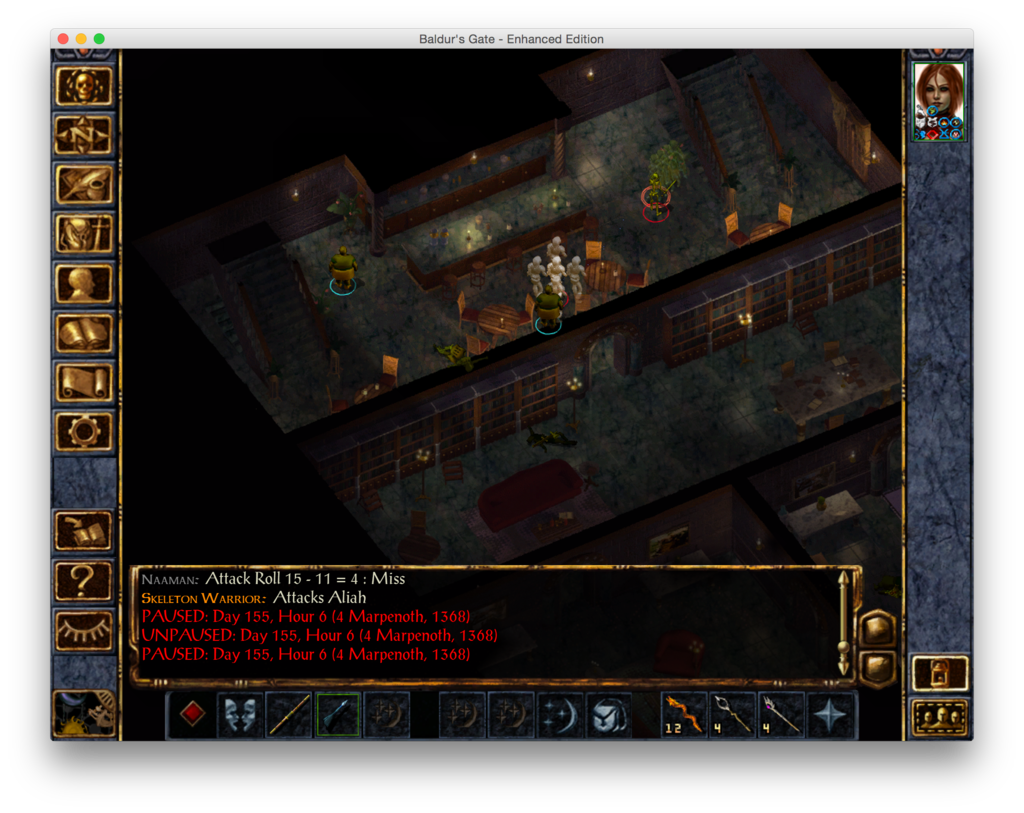The height and width of the screenshot is (813, 1024).
Task: Open game options with the gear icon
Action: point(84,431)
